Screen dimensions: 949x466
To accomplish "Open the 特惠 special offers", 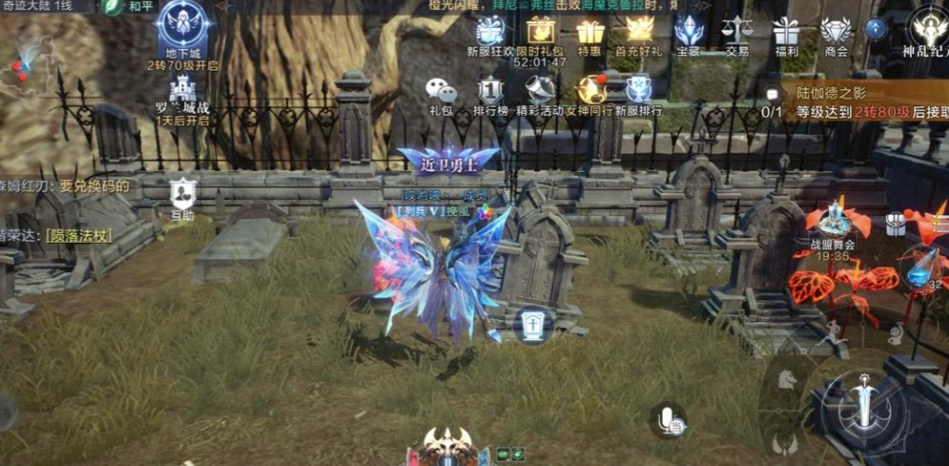I will click(590, 32).
